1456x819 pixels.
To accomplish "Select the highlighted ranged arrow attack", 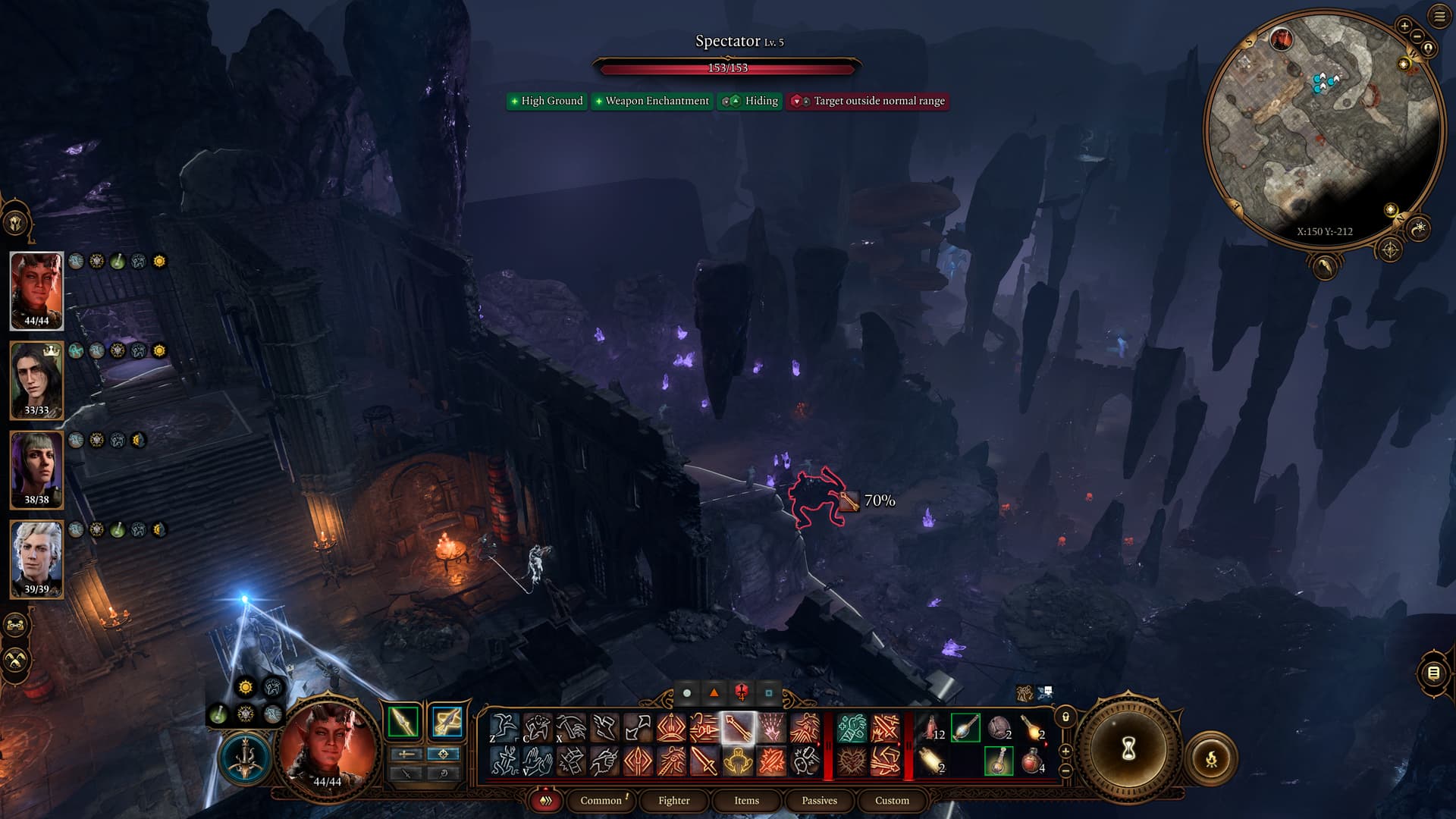I will coord(738,728).
